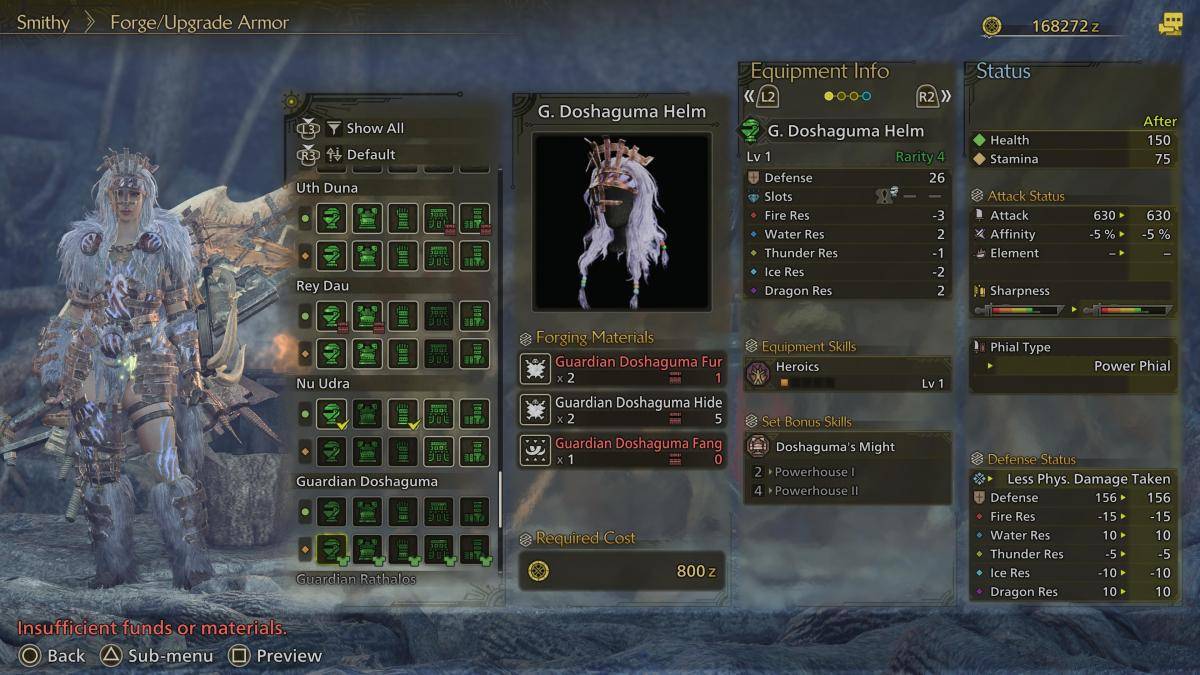Select the Guardian Doshaguma Hide material row
The width and height of the screenshot is (1200, 675).
pyautogui.click(x=622, y=410)
